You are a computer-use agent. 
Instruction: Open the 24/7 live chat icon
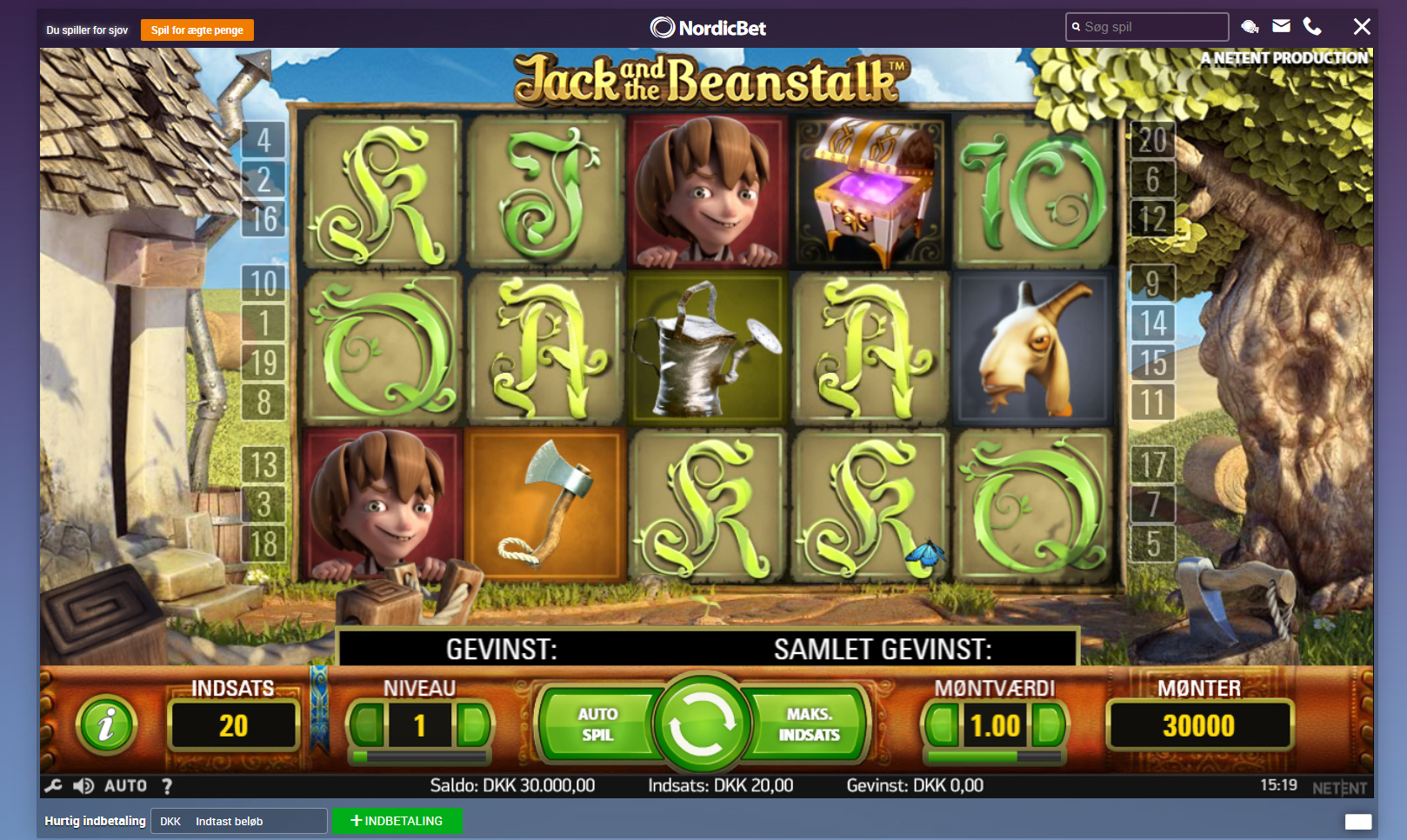tap(1250, 26)
